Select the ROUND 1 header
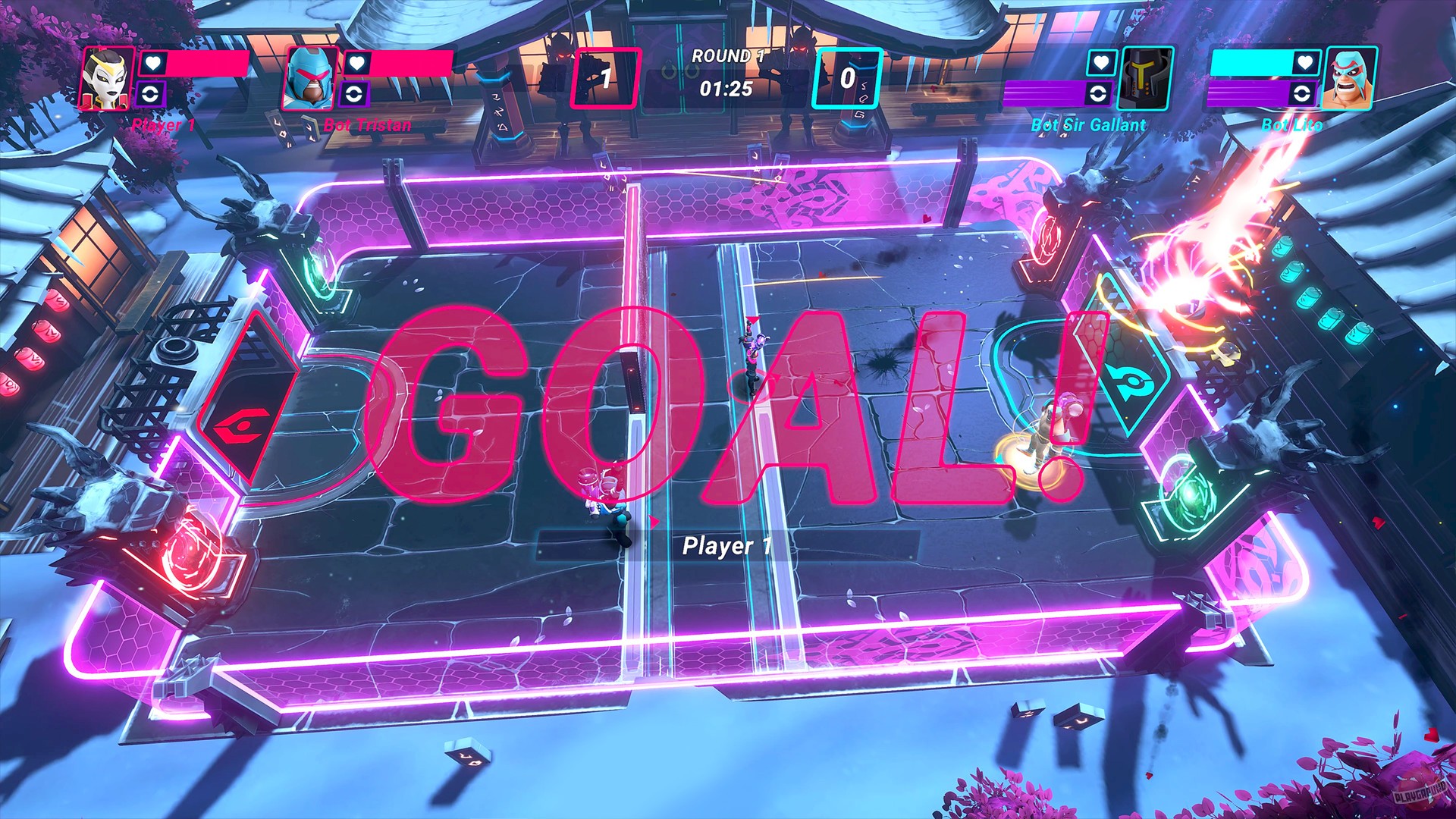 [x=728, y=55]
